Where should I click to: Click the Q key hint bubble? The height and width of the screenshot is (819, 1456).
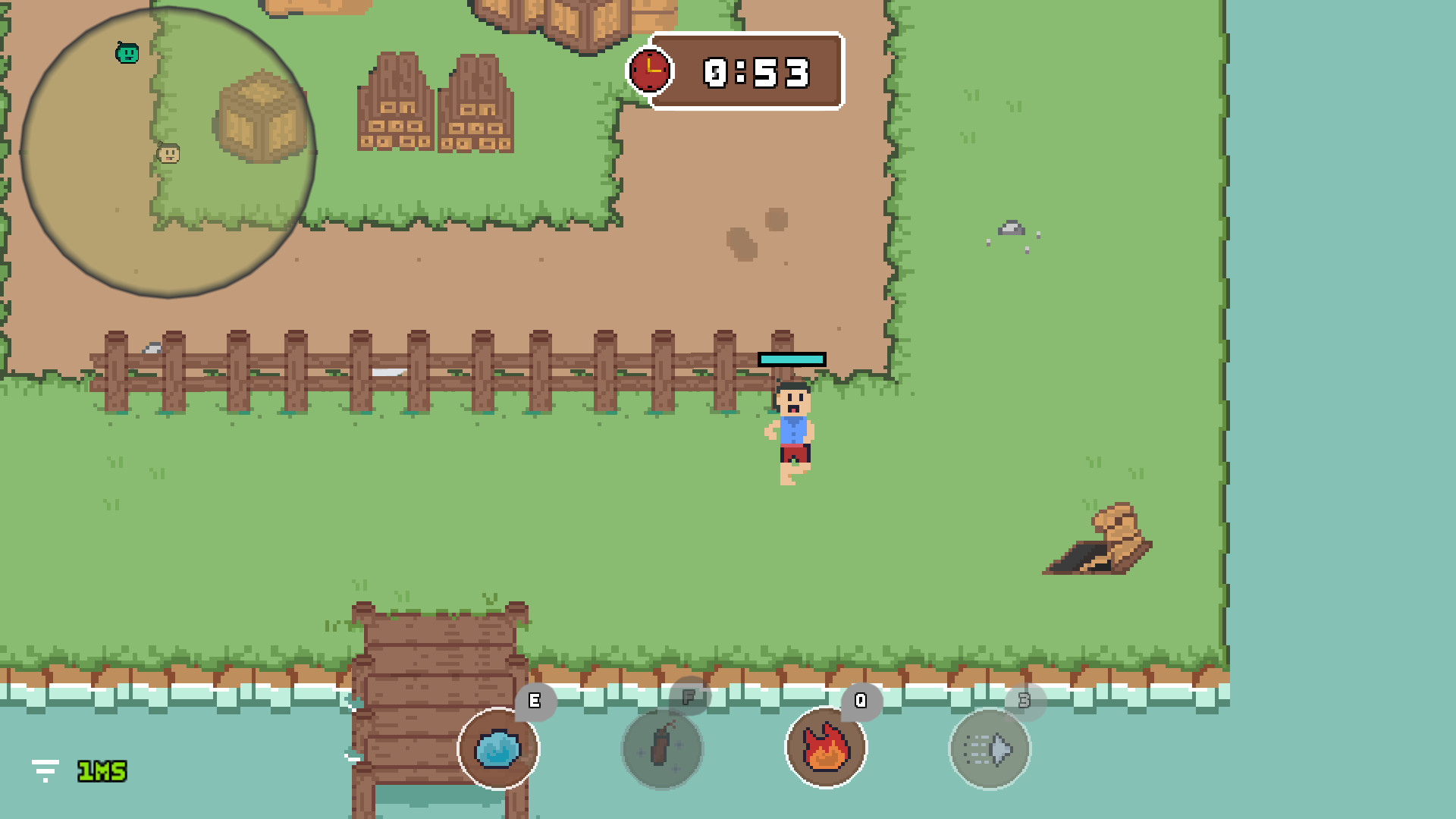pos(861,701)
